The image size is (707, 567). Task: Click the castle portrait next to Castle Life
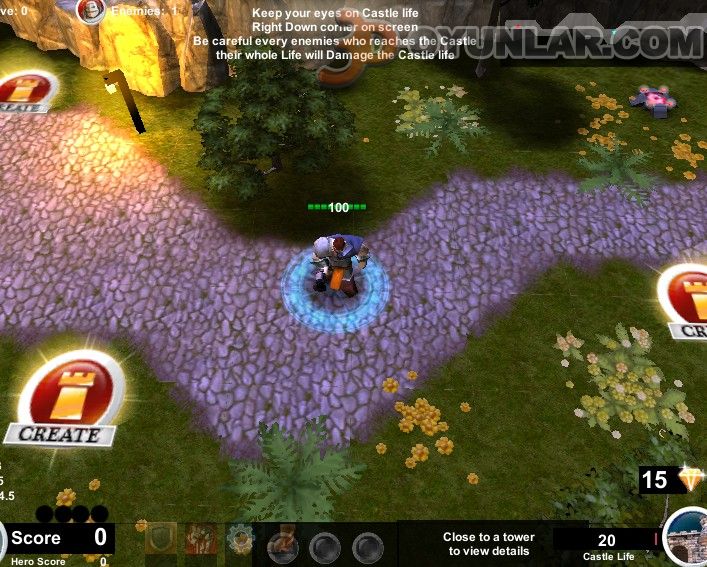point(687,537)
